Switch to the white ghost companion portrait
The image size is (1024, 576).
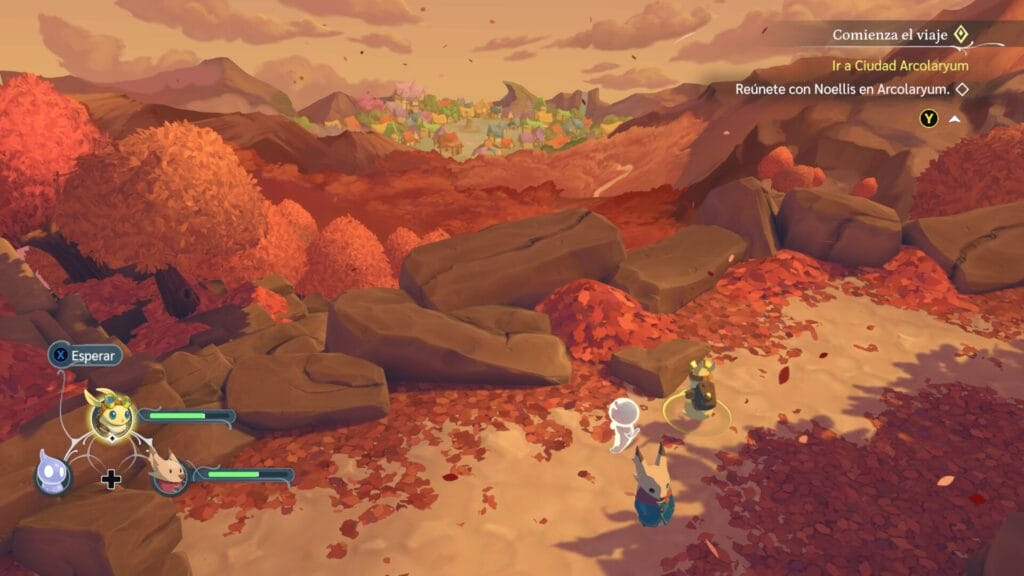tap(51, 472)
